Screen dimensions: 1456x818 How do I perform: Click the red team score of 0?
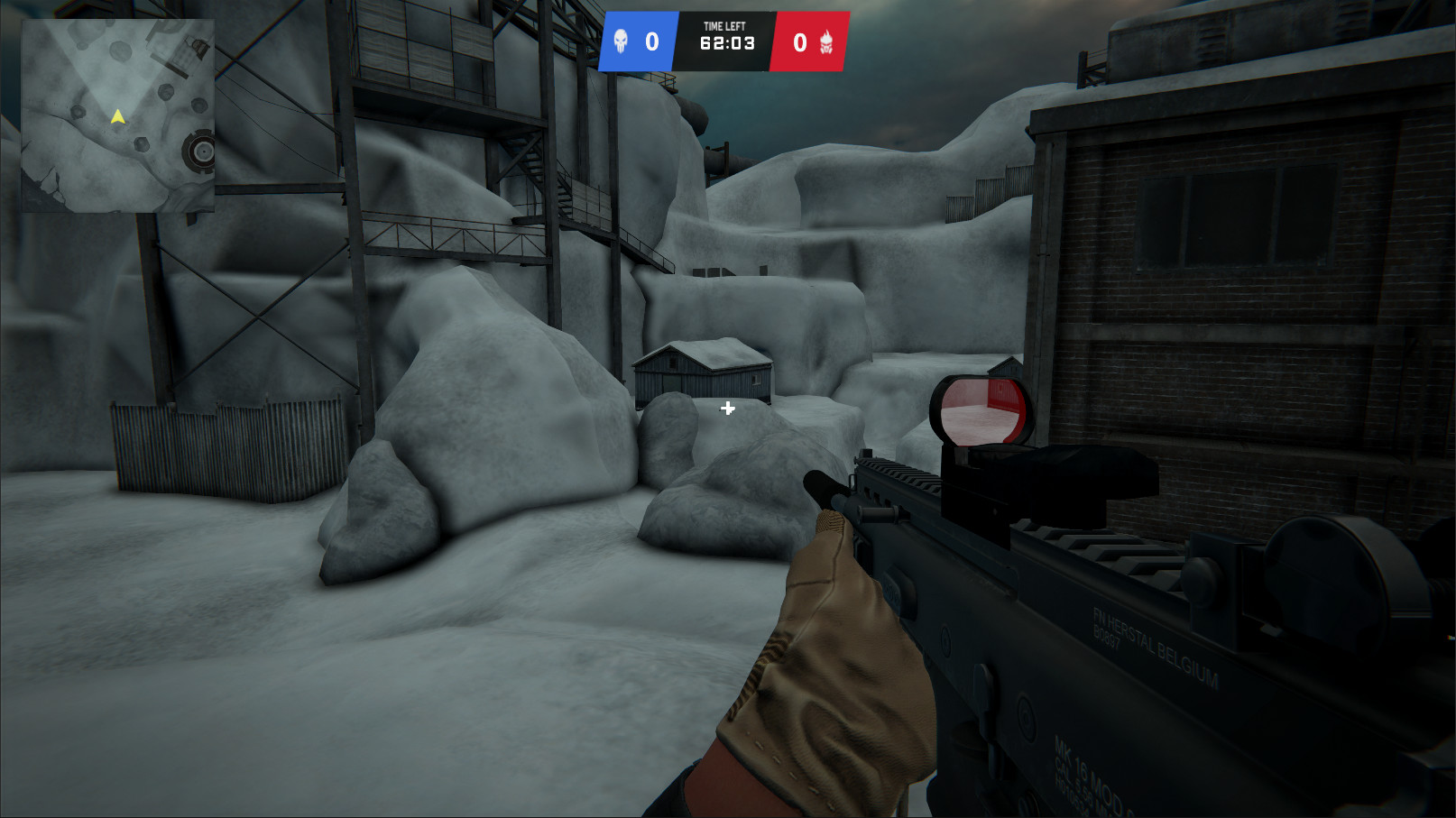[x=797, y=41]
